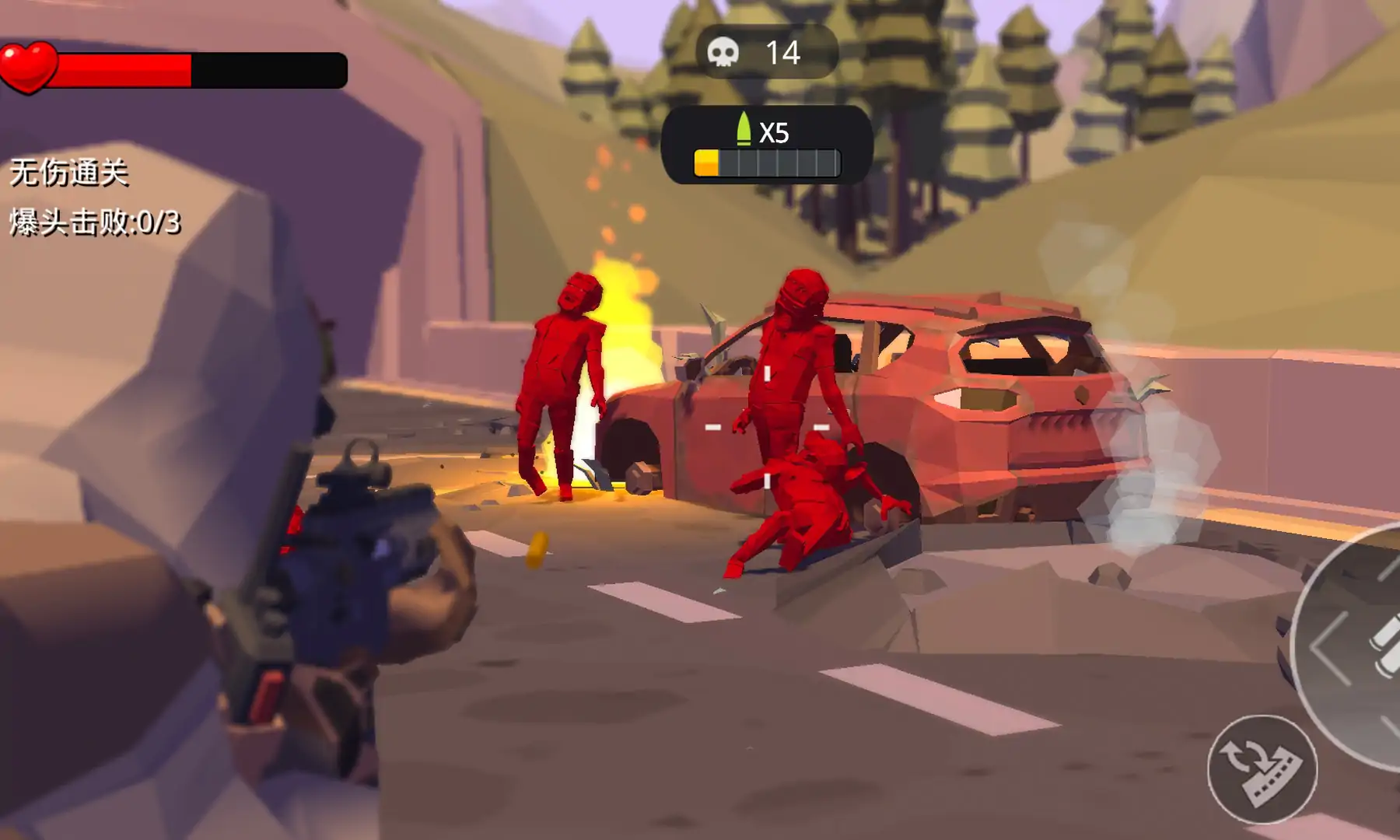Tap the reload magazine button
Image resolution: width=1400 pixels, height=840 pixels.
pyautogui.click(x=1262, y=768)
